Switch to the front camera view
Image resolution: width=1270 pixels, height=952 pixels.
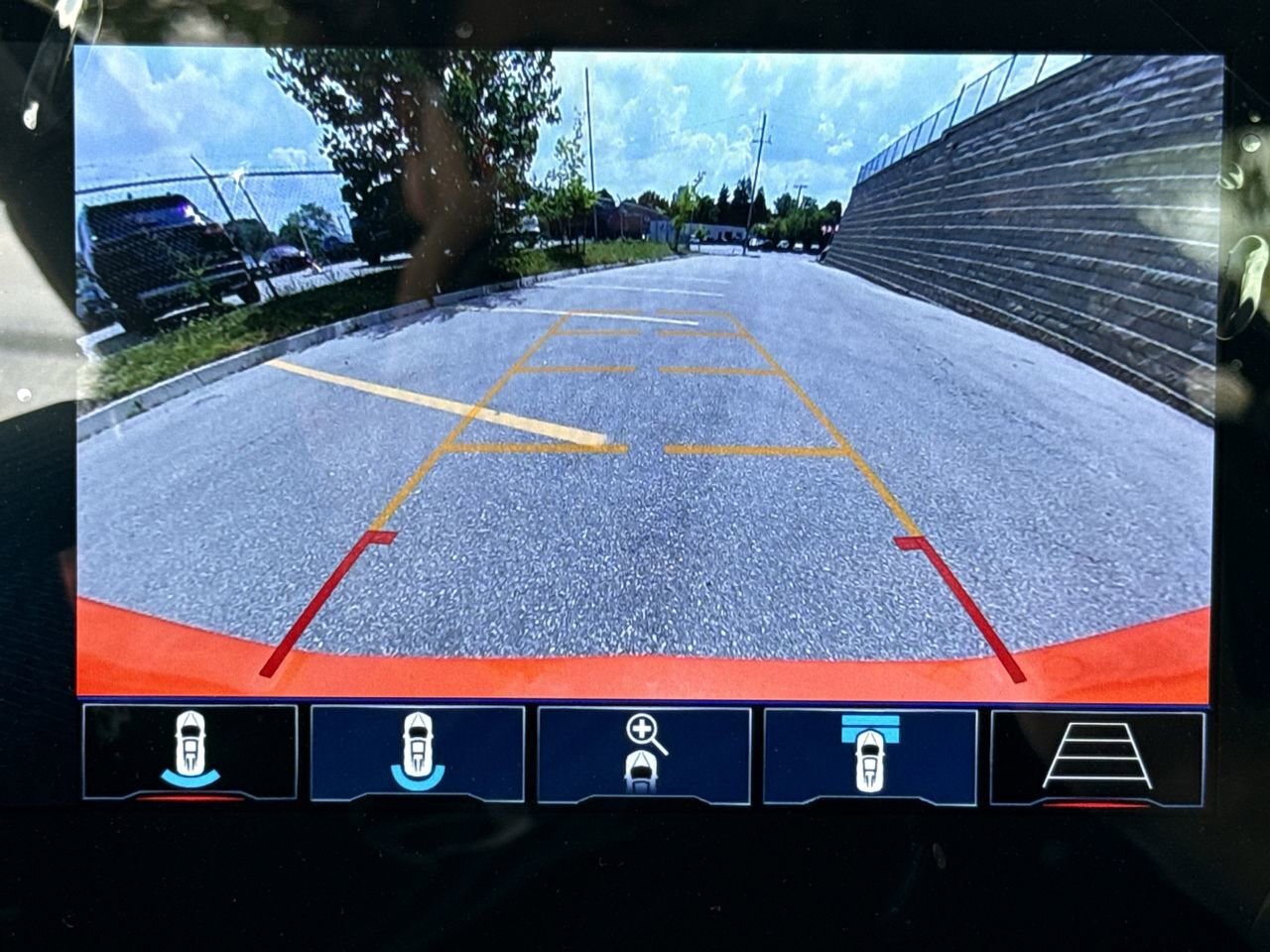869,754
